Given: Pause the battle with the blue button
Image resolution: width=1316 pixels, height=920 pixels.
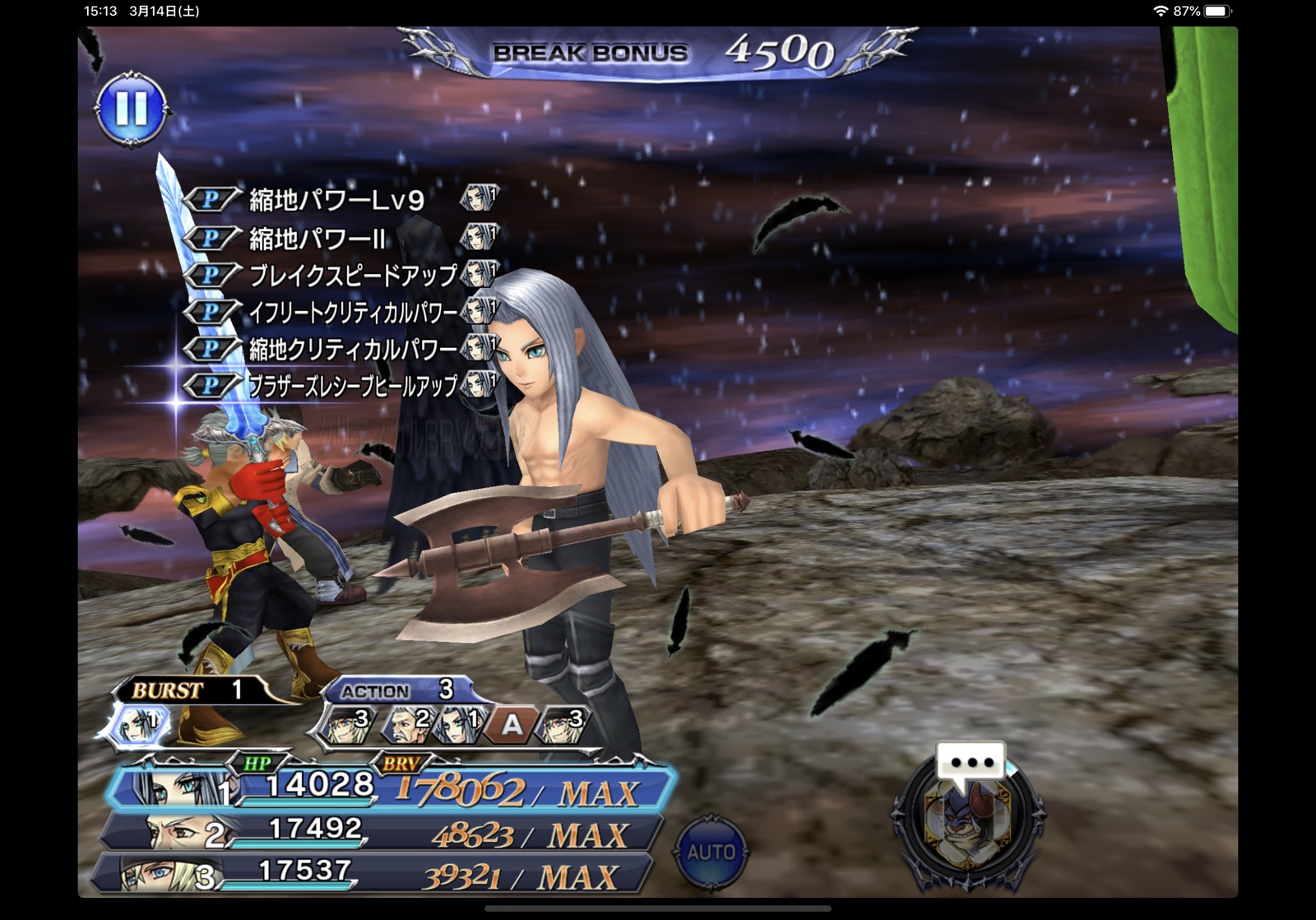Looking at the screenshot, I should click(132, 109).
